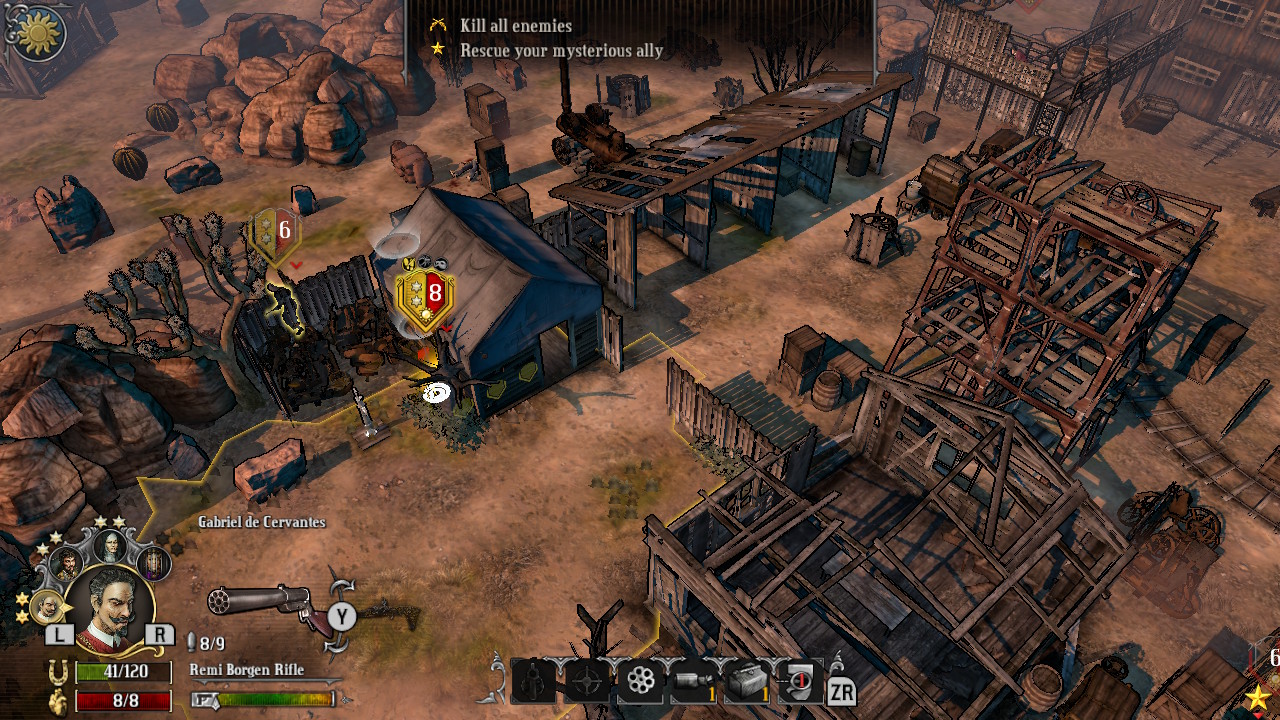Use the silencer item slot
Viewport: 1280px width, 720px height.
[x=690, y=680]
